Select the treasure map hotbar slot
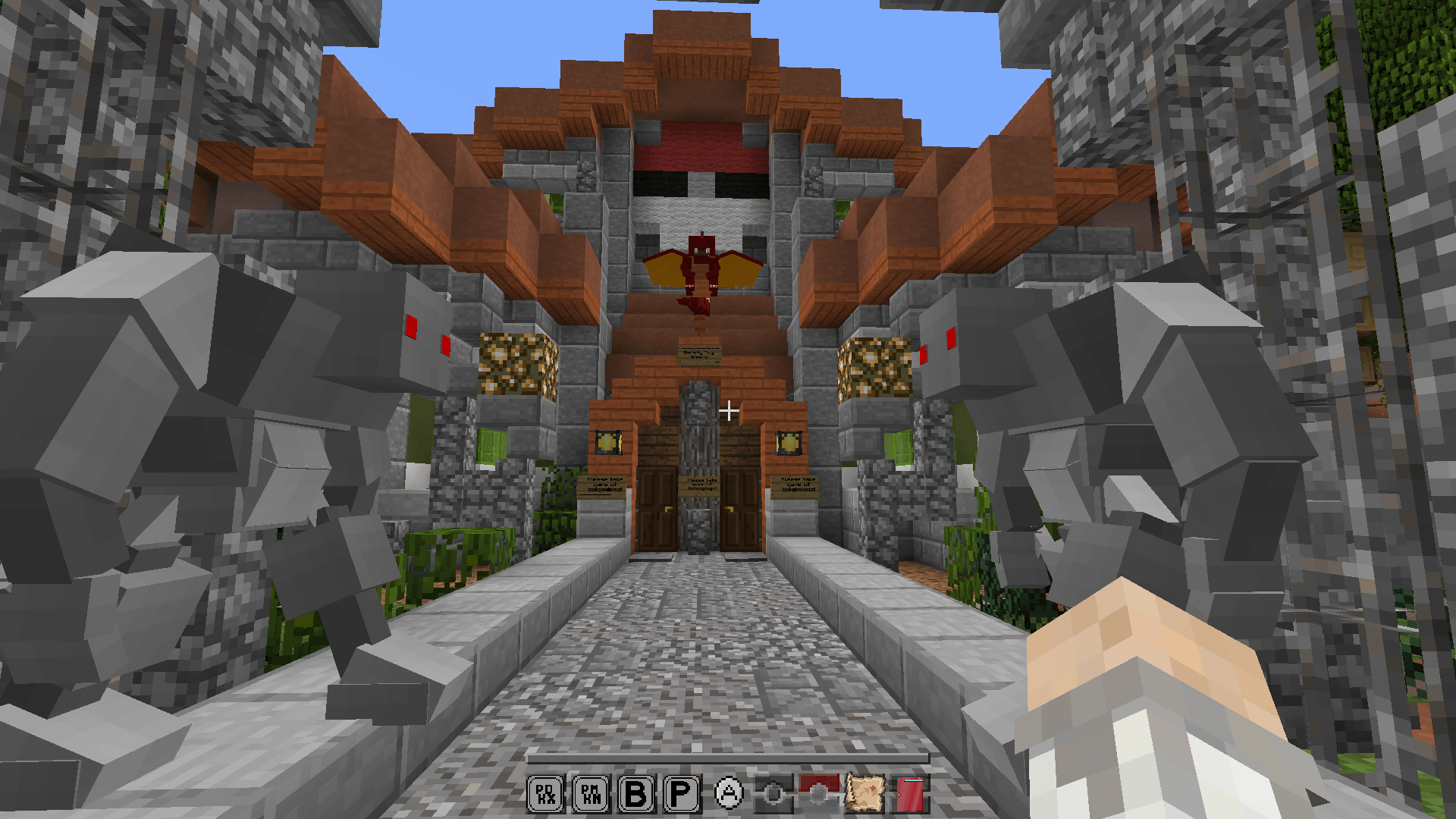Viewport: 1456px width, 819px height. click(x=864, y=793)
